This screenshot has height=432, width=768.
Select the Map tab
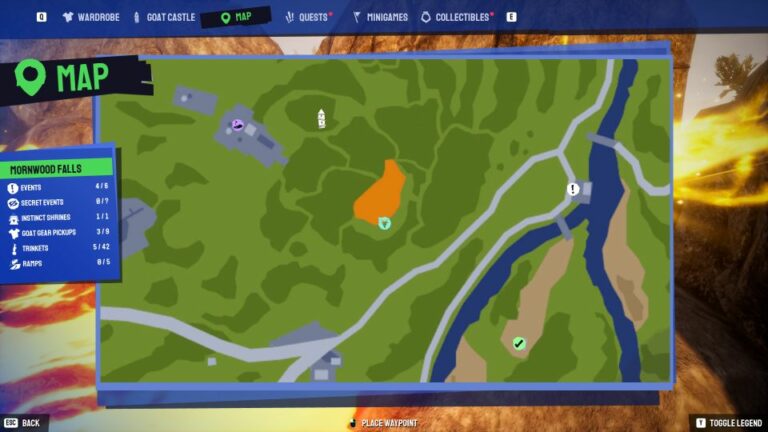236,17
